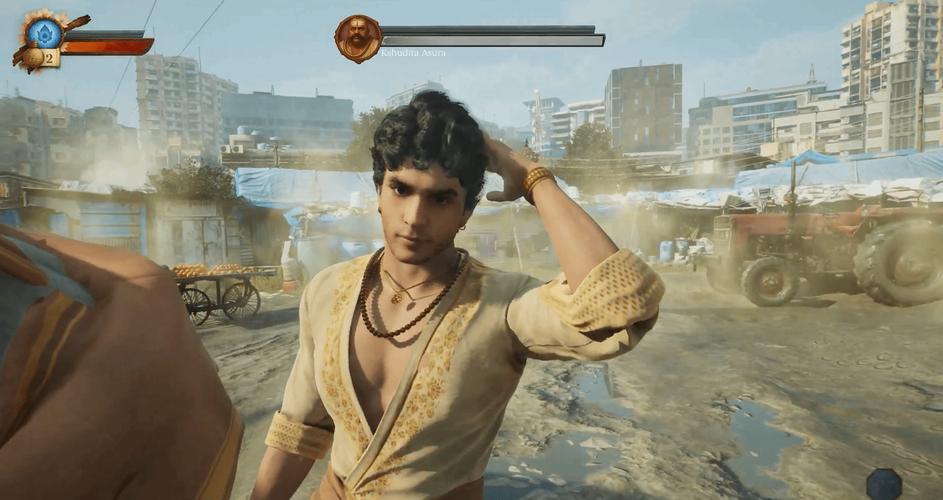
Task: Click the Kshudita Asura boss portrait
Action: click(x=357, y=38)
